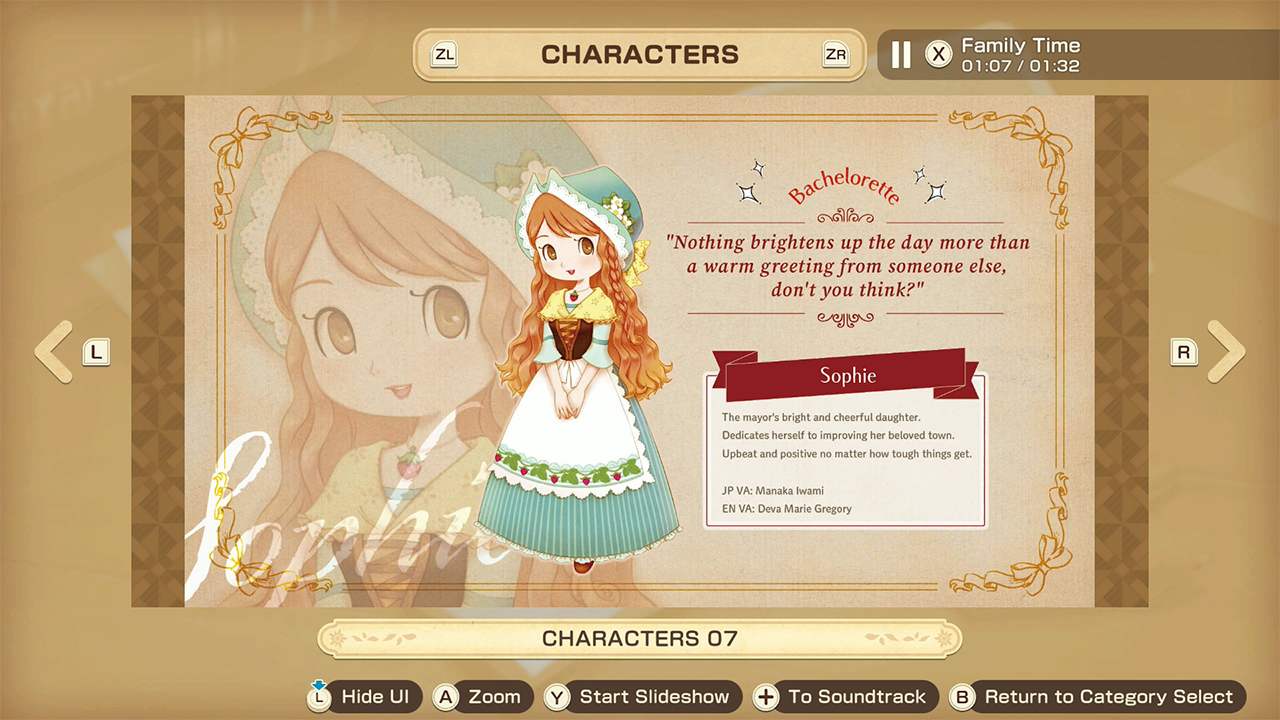Select the R button icon on the right edge
Screen dimensions: 1280x720
[x=1184, y=352]
